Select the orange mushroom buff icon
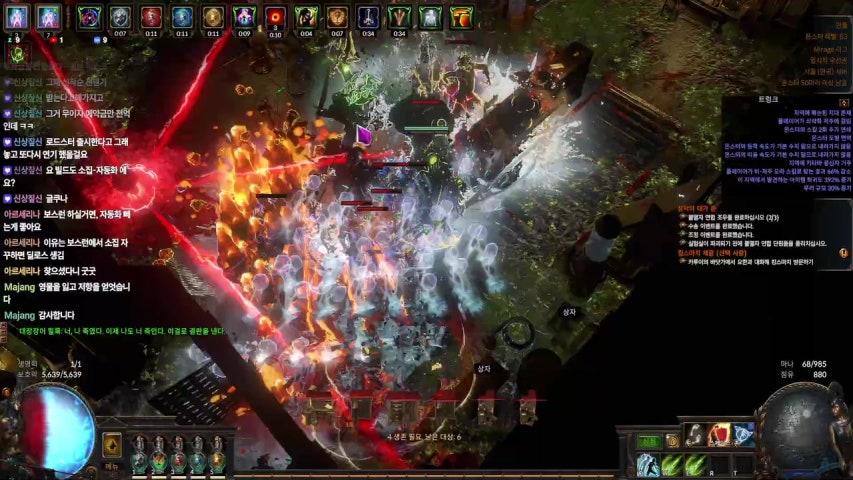The image size is (853, 480). (461, 17)
